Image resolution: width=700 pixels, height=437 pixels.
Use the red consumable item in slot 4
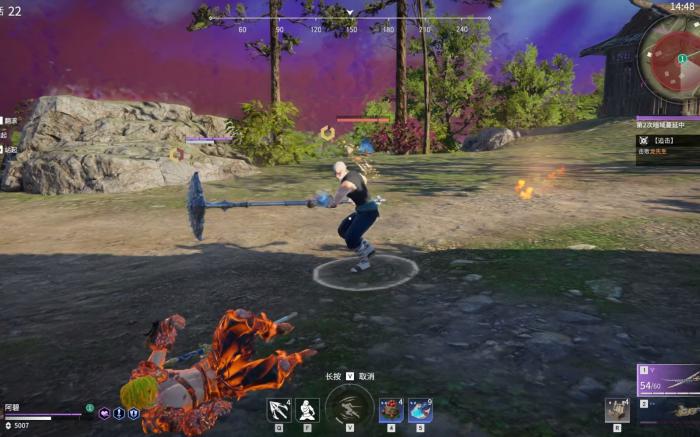click(391, 409)
